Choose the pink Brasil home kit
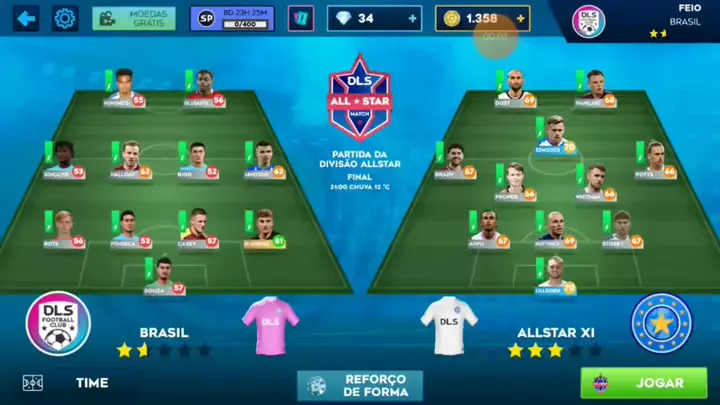The height and width of the screenshot is (405, 720). tap(270, 326)
